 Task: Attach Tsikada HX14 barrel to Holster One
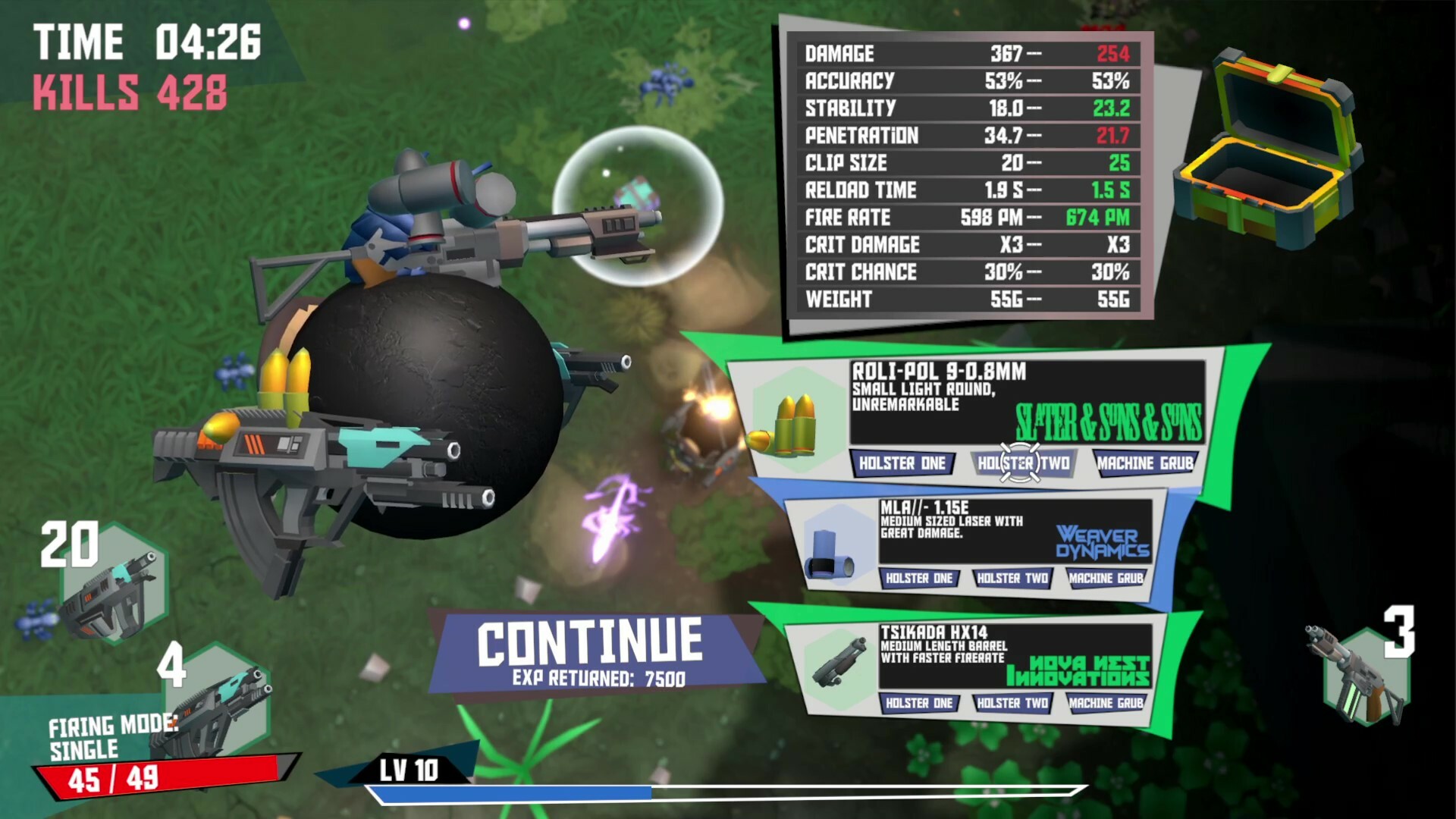918,704
